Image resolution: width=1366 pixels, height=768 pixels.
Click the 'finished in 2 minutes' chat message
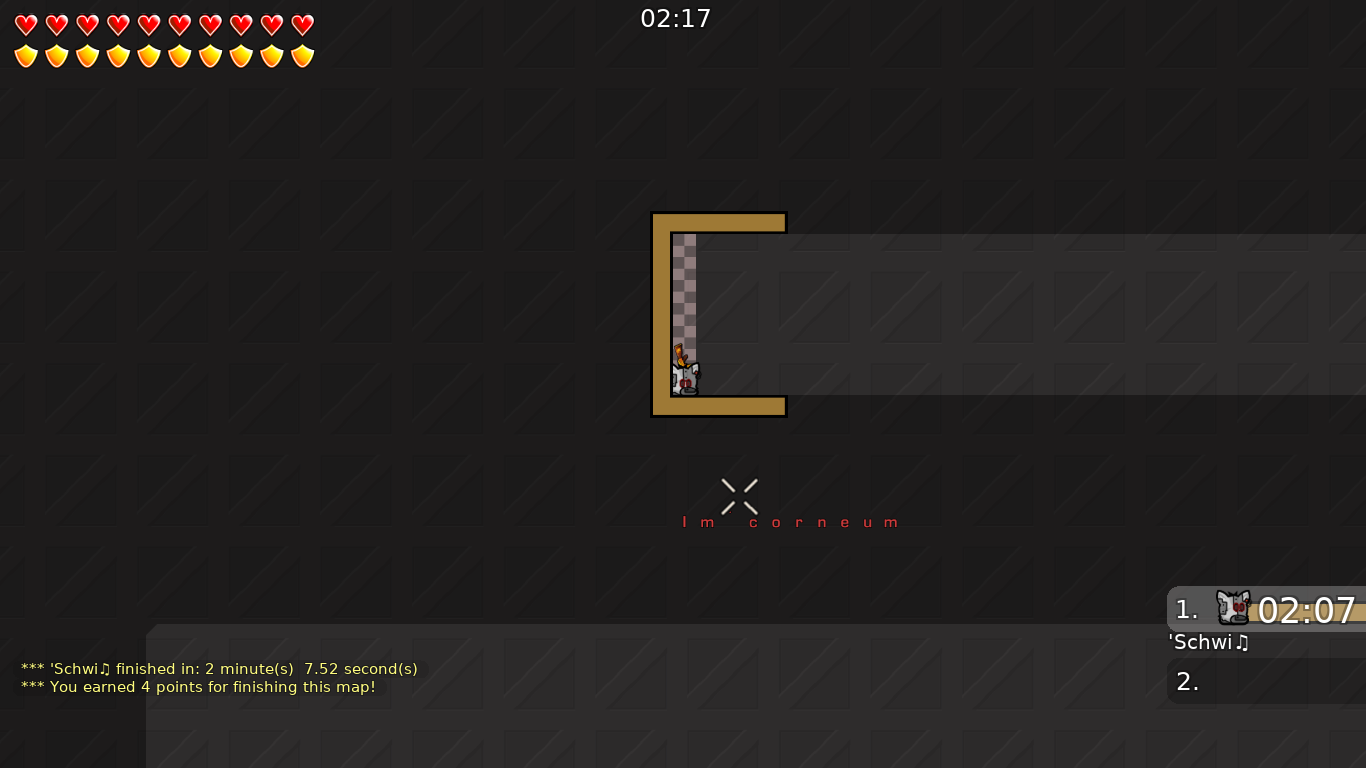click(x=219, y=669)
